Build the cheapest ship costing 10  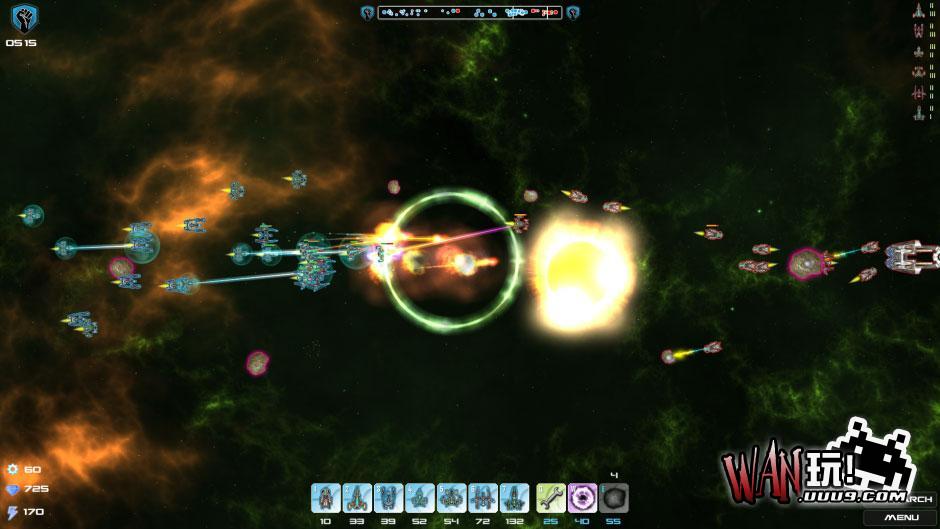[x=326, y=497]
